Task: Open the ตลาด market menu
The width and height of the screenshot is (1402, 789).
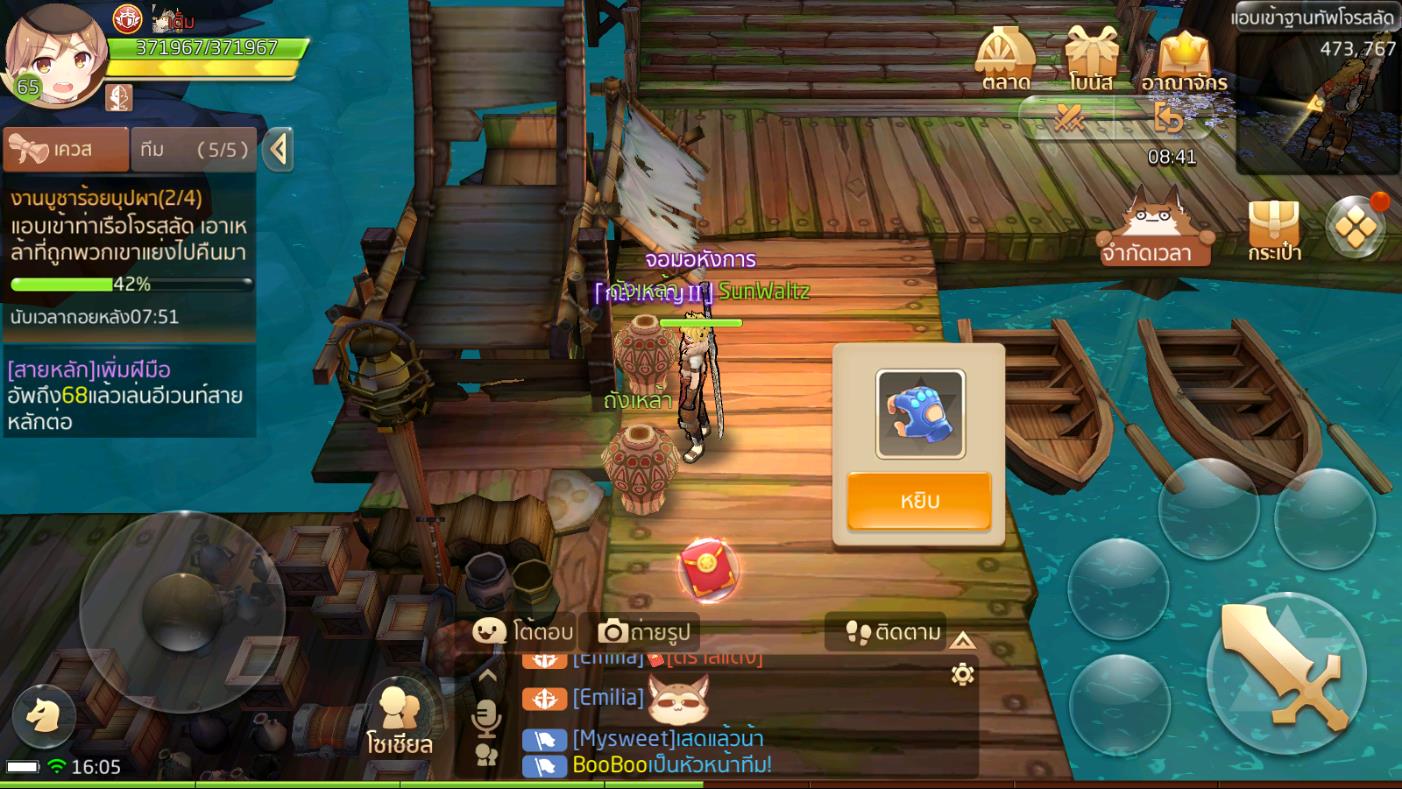Action: (1005, 60)
